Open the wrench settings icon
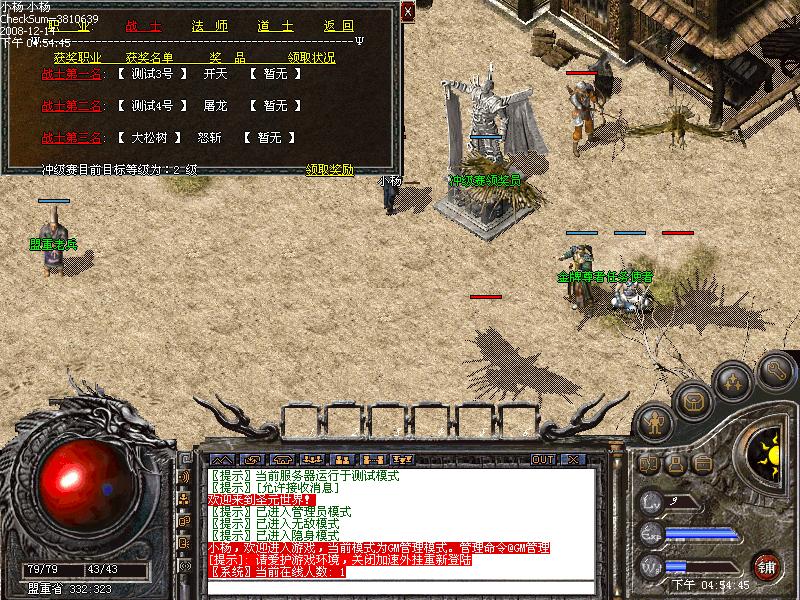800x600 pixels. click(x=778, y=371)
